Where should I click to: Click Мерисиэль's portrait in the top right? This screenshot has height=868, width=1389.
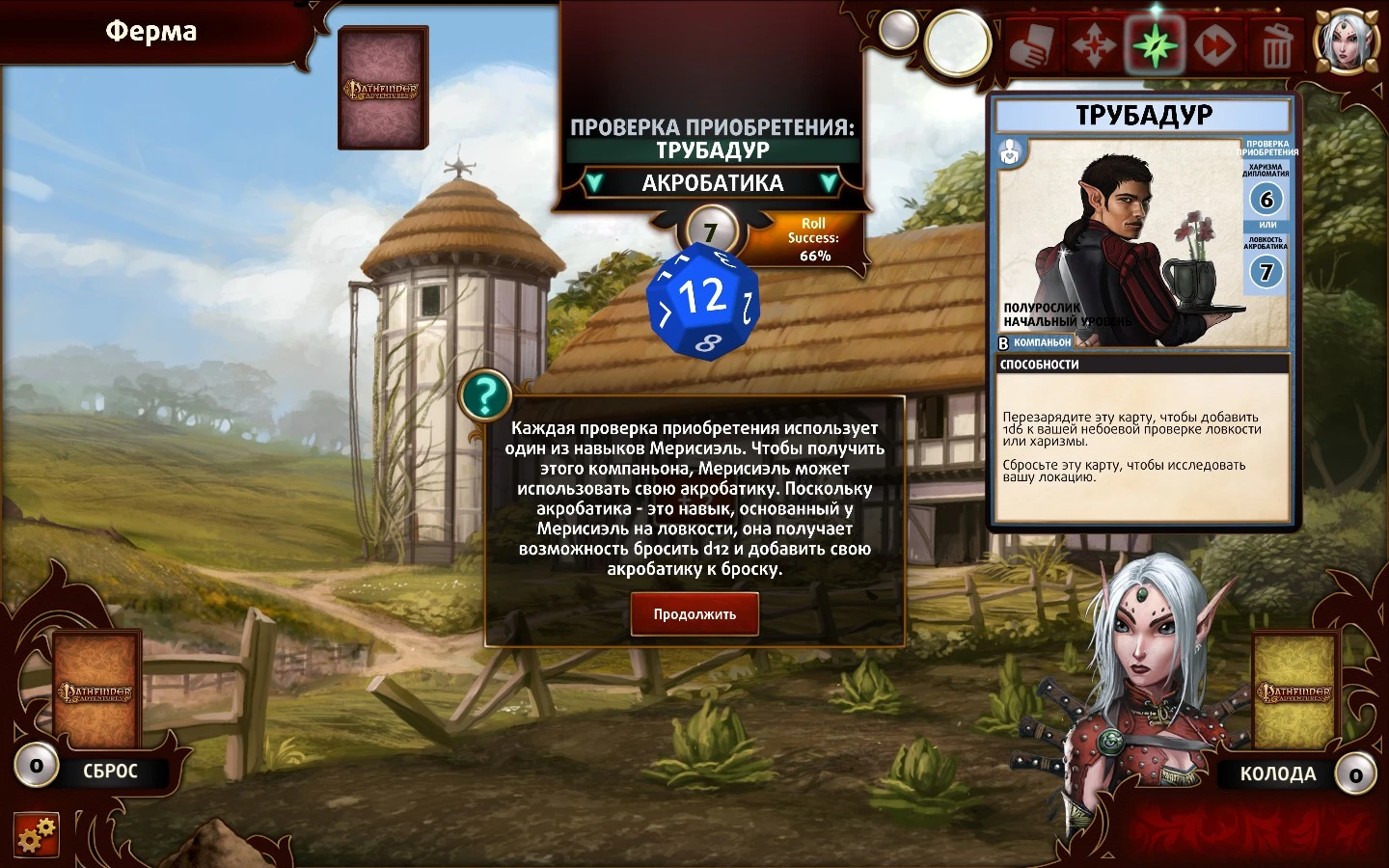pos(1347,39)
